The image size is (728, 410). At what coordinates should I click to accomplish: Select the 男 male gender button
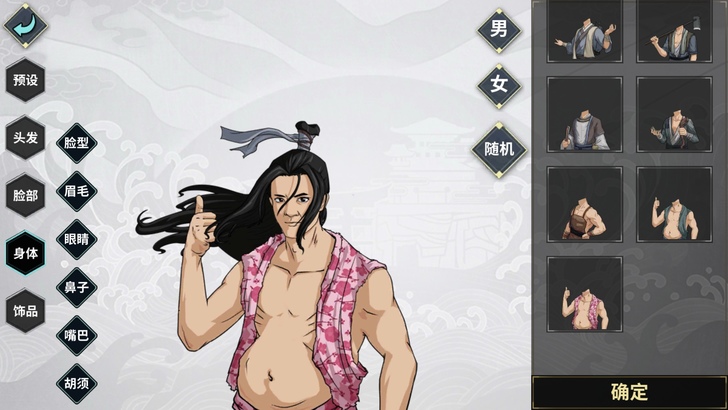tap(498, 29)
